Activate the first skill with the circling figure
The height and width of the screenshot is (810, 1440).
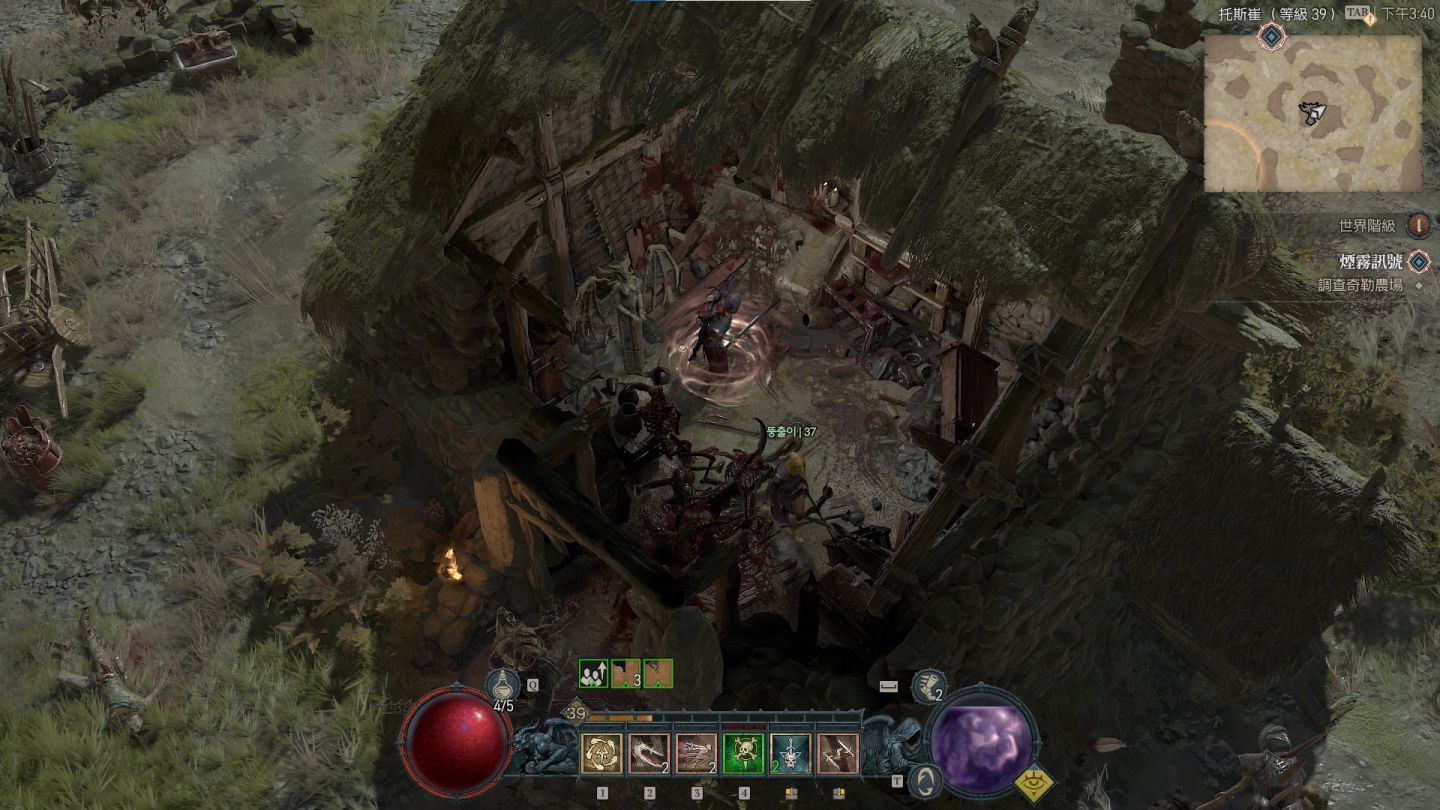tap(602, 754)
